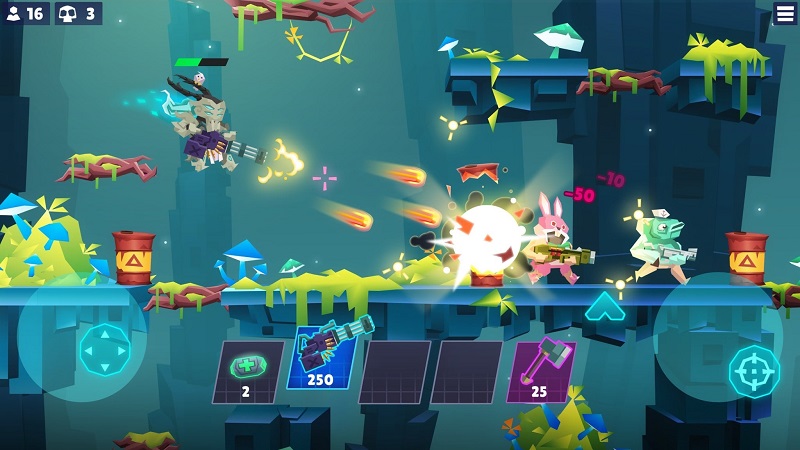The image size is (800, 450).
Task: Tap the jump up-arrow button
Action: (605, 306)
